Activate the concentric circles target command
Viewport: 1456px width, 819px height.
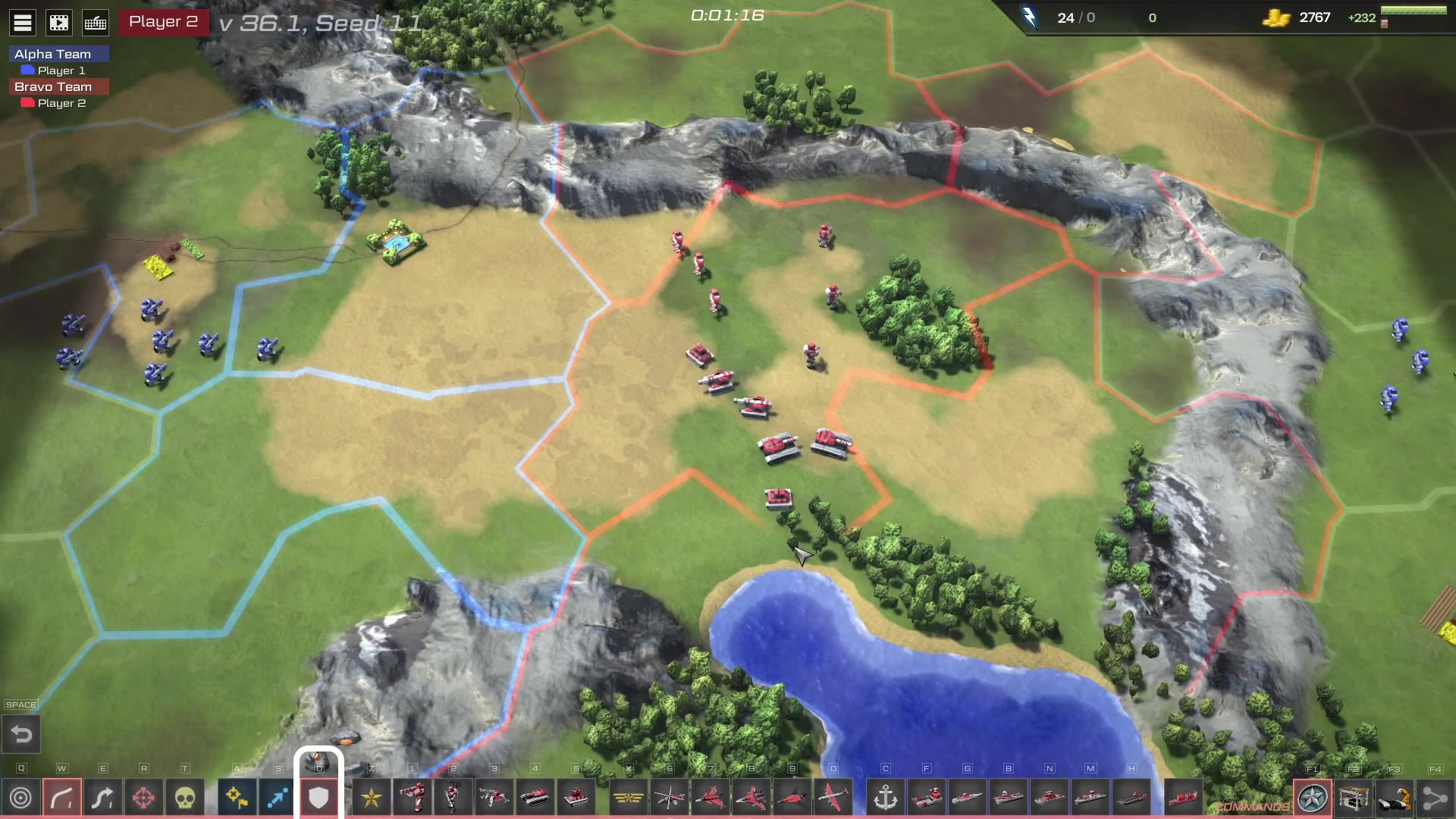pos(21,798)
